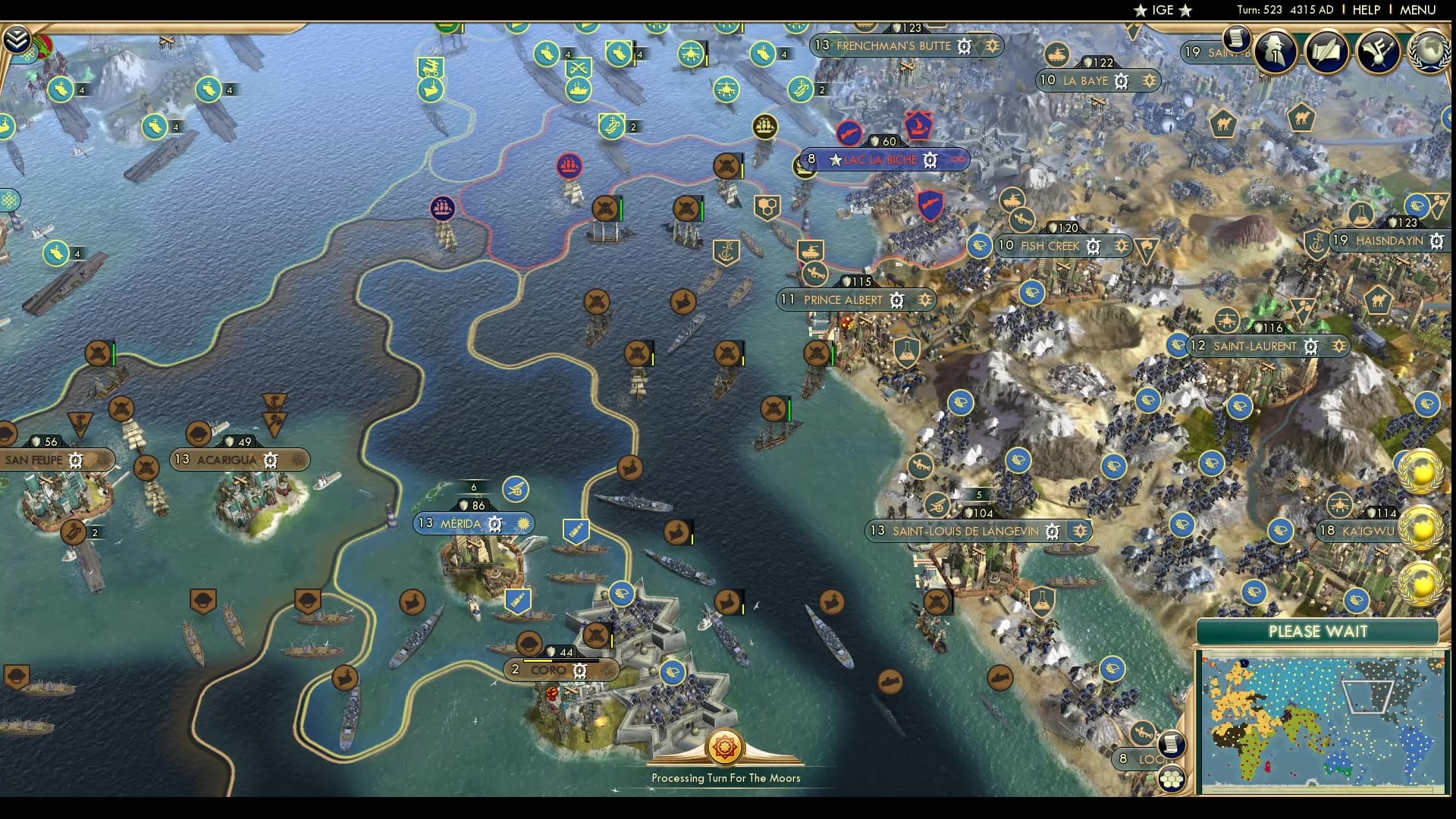Click the production gear on the Mérida banner
This screenshot has width=1456, height=819.
click(495, 523)
